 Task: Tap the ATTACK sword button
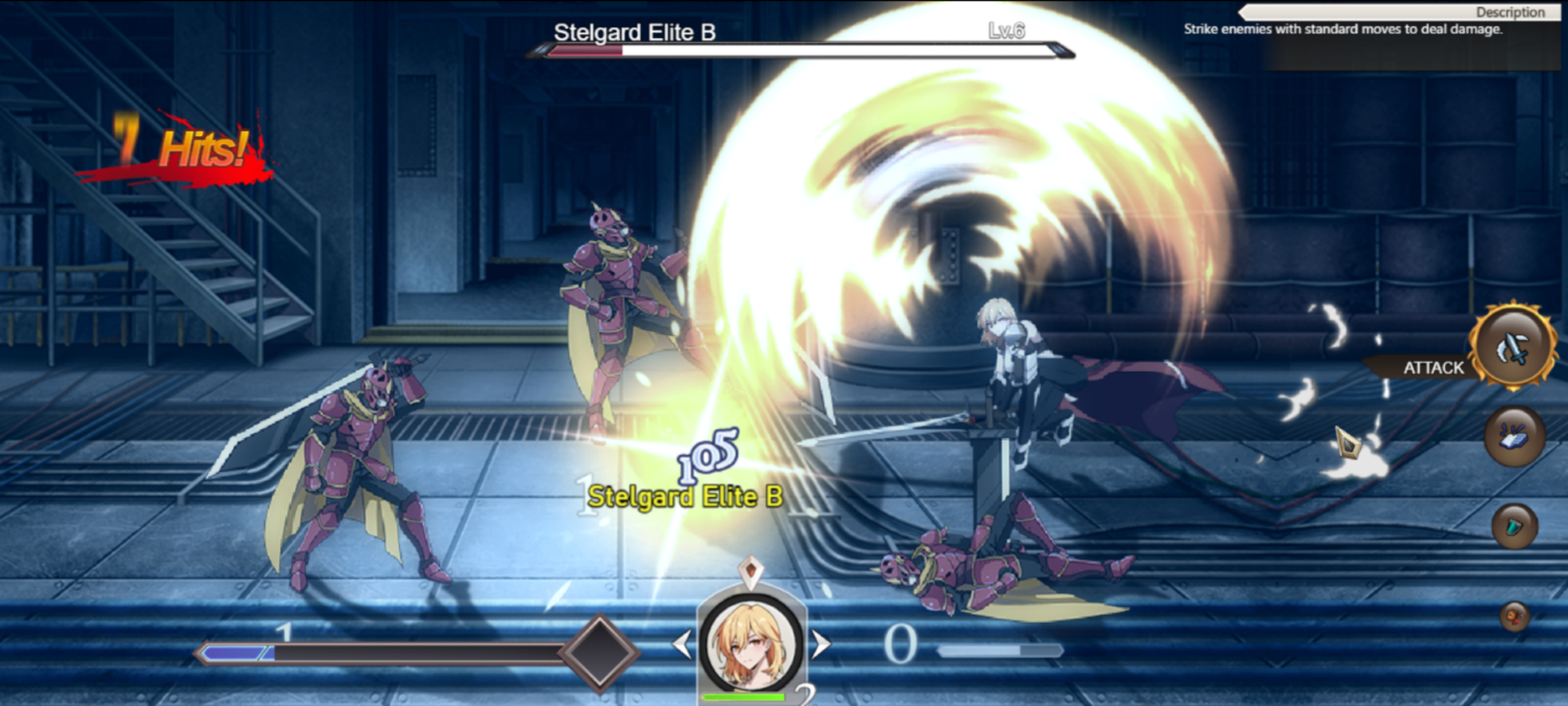pyautogui.click(x=1513, y=348)
